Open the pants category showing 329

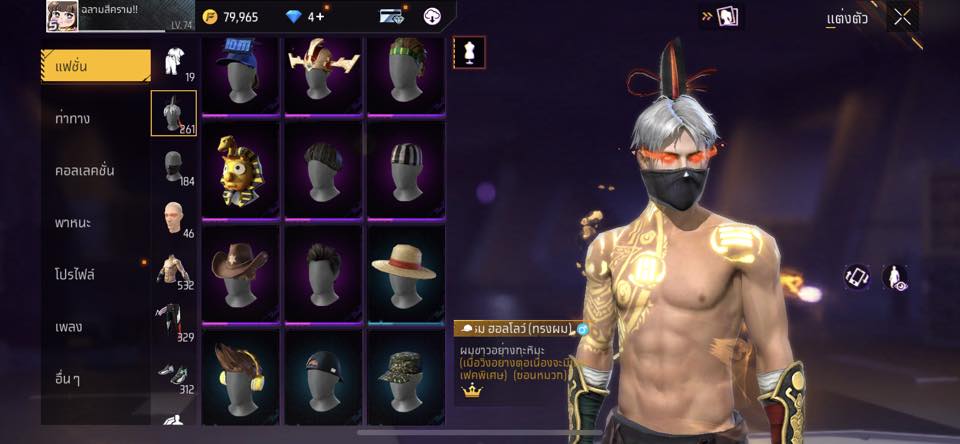click(173, 322)
